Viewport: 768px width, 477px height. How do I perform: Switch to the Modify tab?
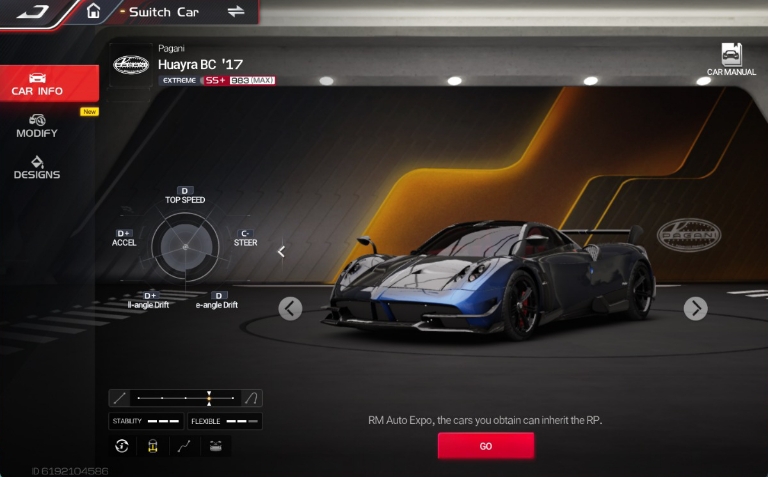click(37, 126)
